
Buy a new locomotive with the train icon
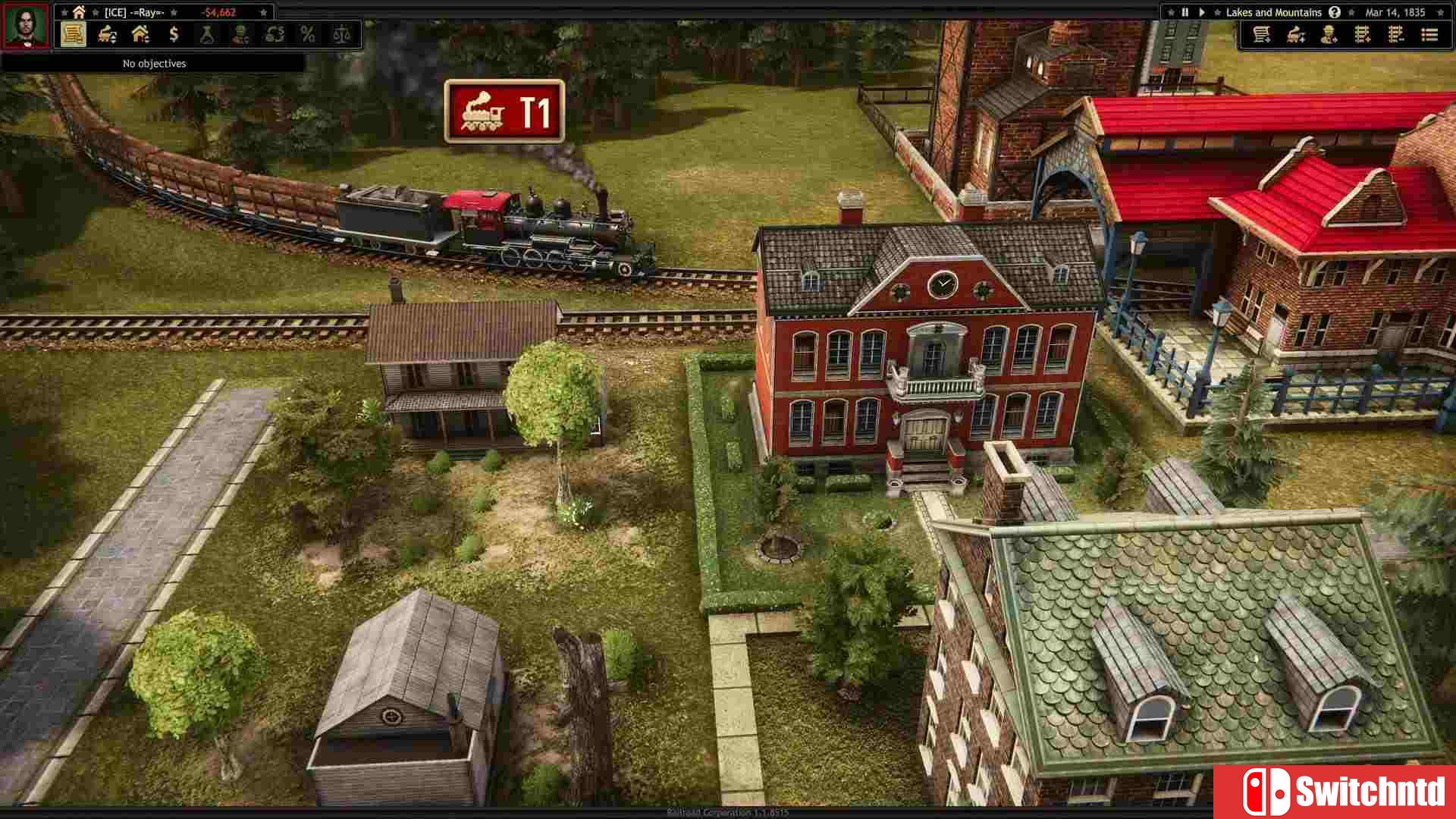pyautogui.click(x=1295, y=34)
